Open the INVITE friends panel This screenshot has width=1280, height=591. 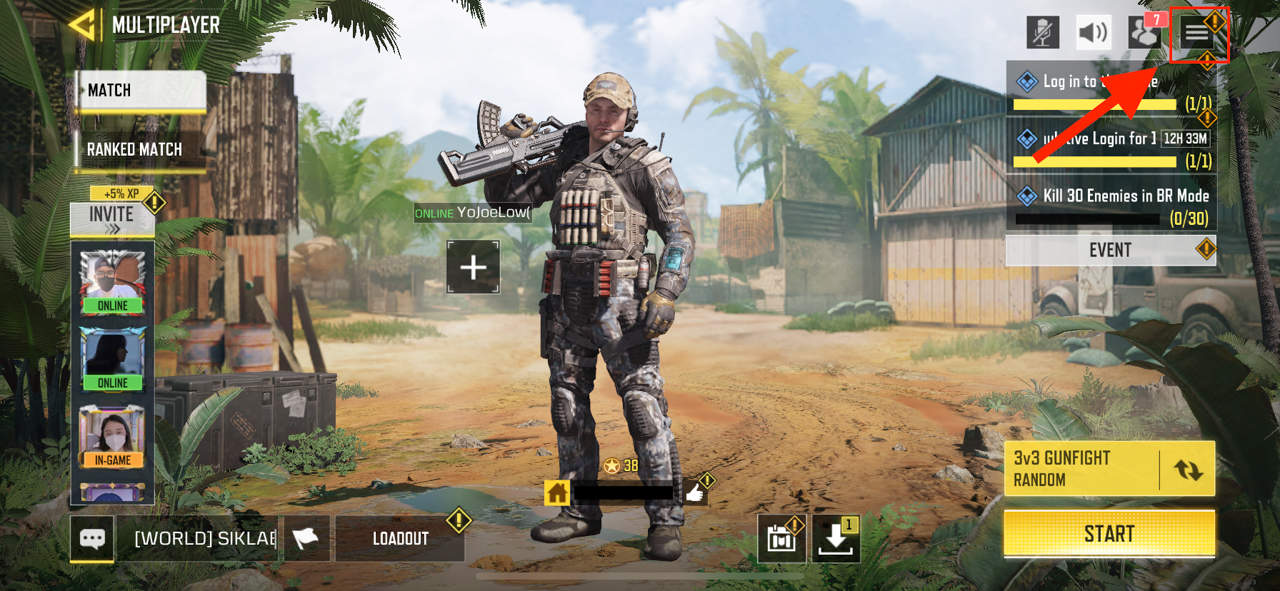tap(111, 217)
